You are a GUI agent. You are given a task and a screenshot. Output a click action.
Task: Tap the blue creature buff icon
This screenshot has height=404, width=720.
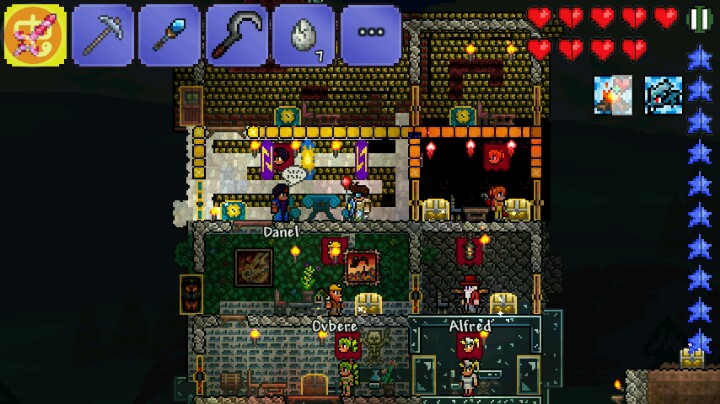[661, 92]
